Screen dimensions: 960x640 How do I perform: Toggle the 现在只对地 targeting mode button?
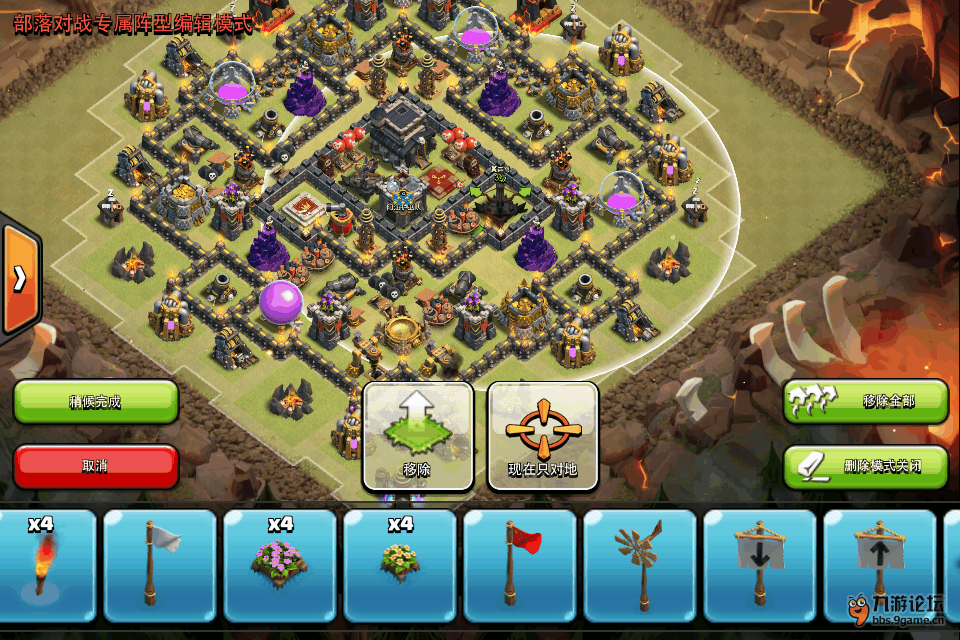(x=543, y=436)
